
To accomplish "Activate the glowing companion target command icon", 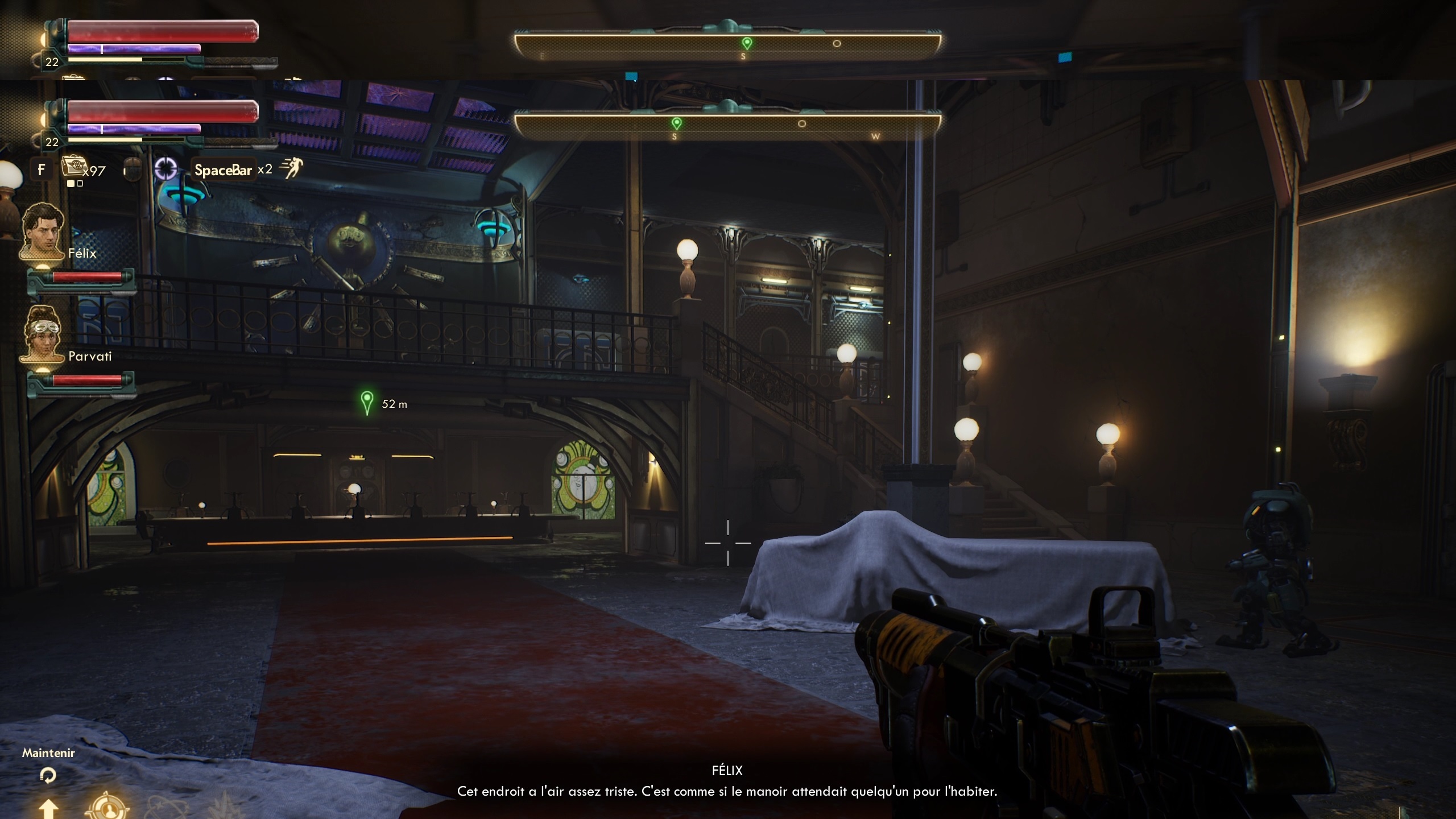I will point(106,809).
